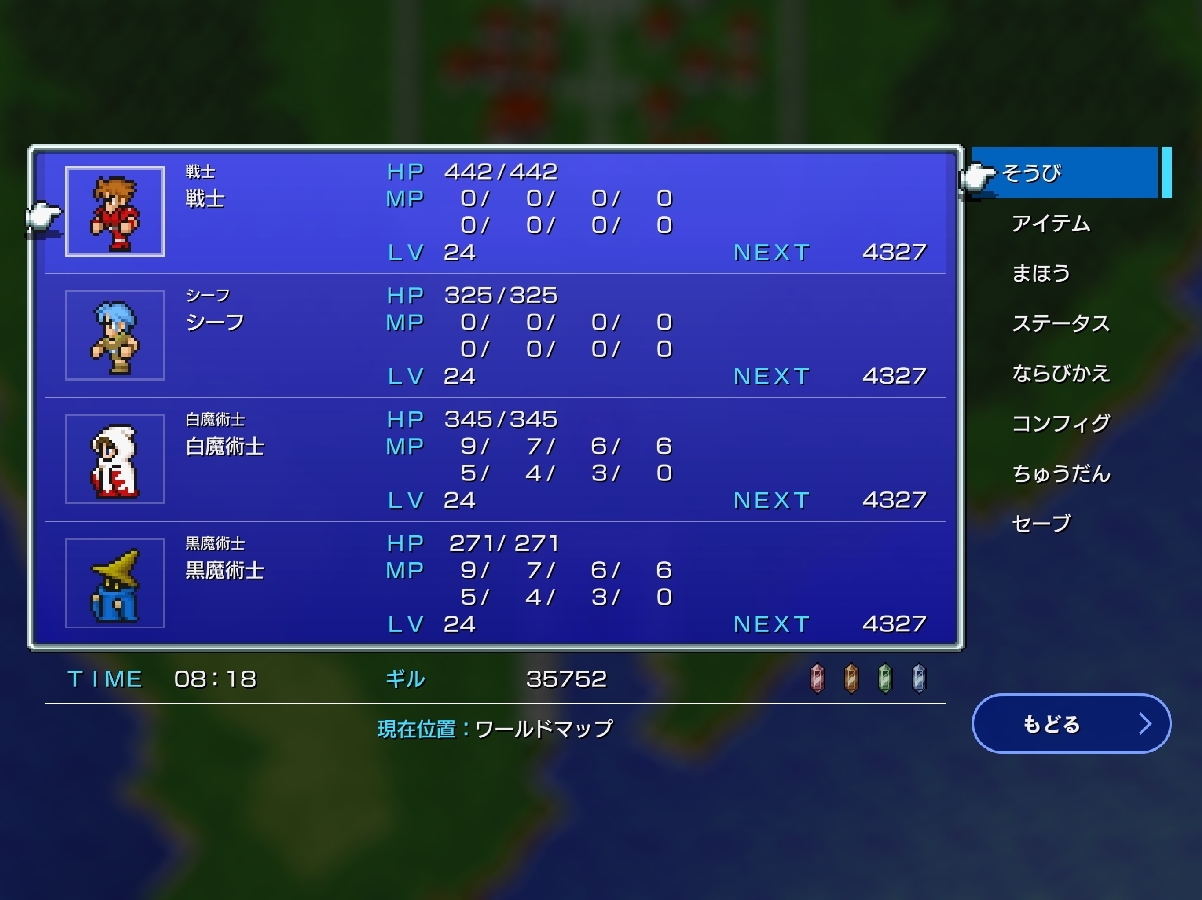Choose ちゅうだん to suspend game

[1060, 473]
